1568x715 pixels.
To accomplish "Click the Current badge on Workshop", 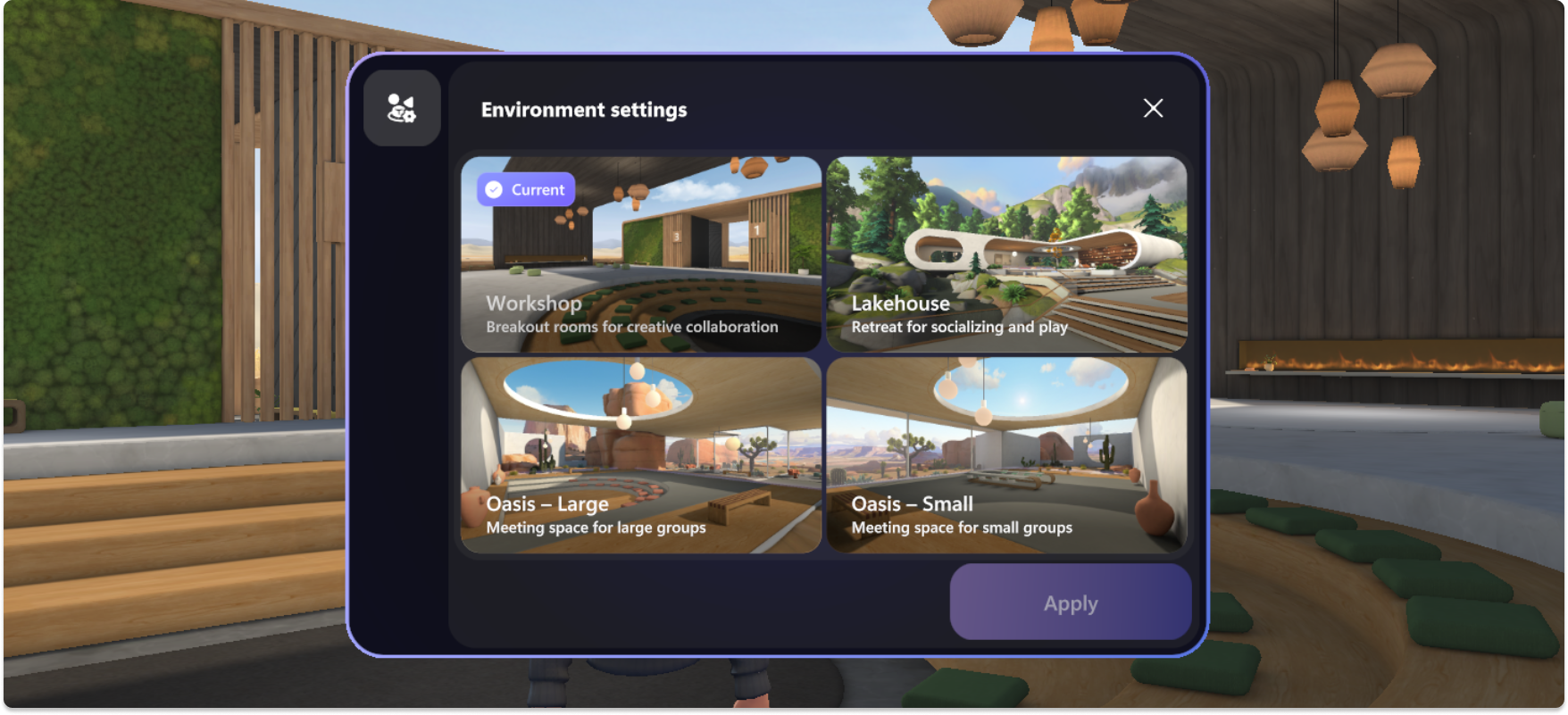I will click(x=525, y=189).
